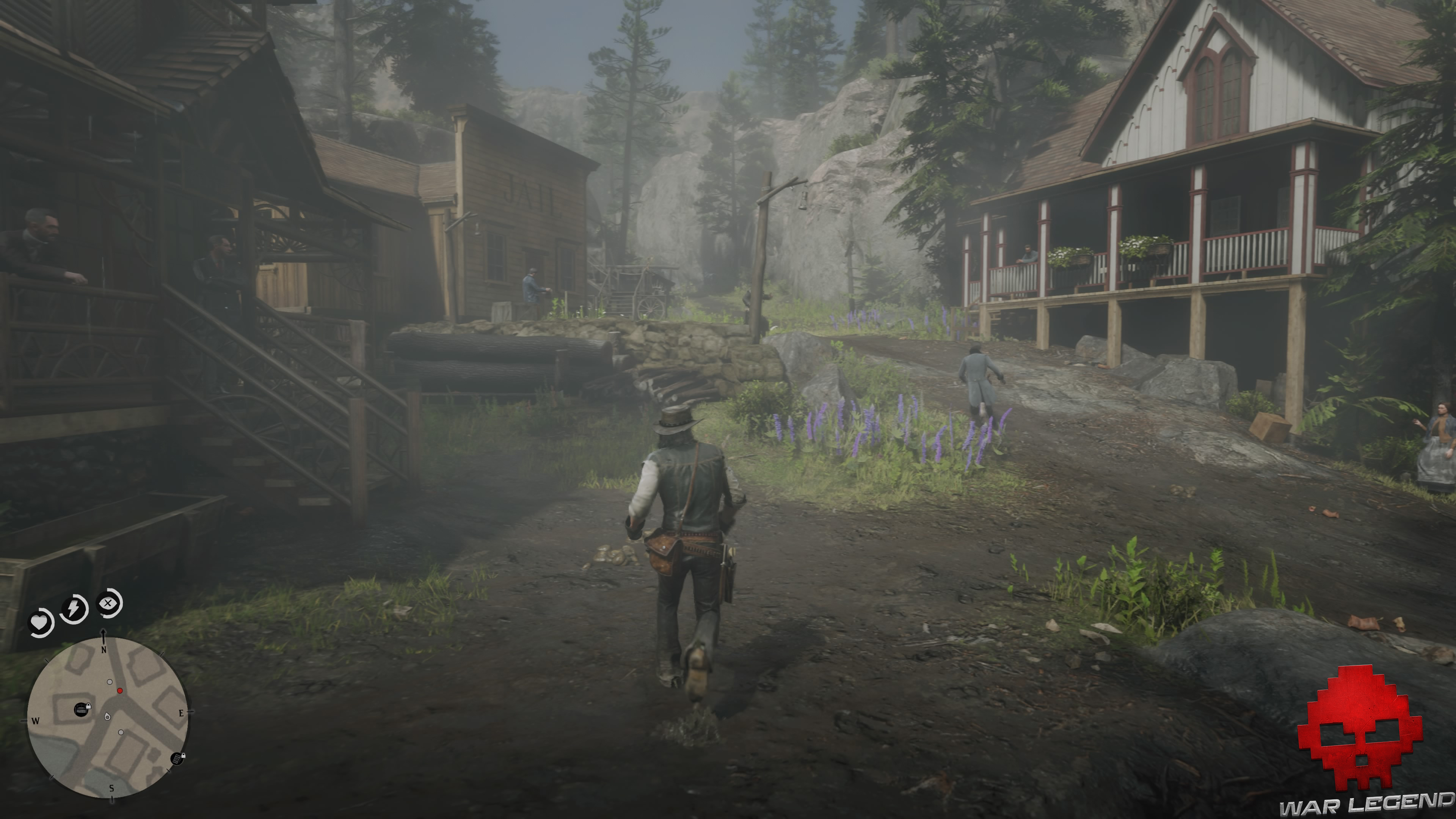
Task: Toggle the lock on the newspaper minimap icon
Action: (184, 756)
